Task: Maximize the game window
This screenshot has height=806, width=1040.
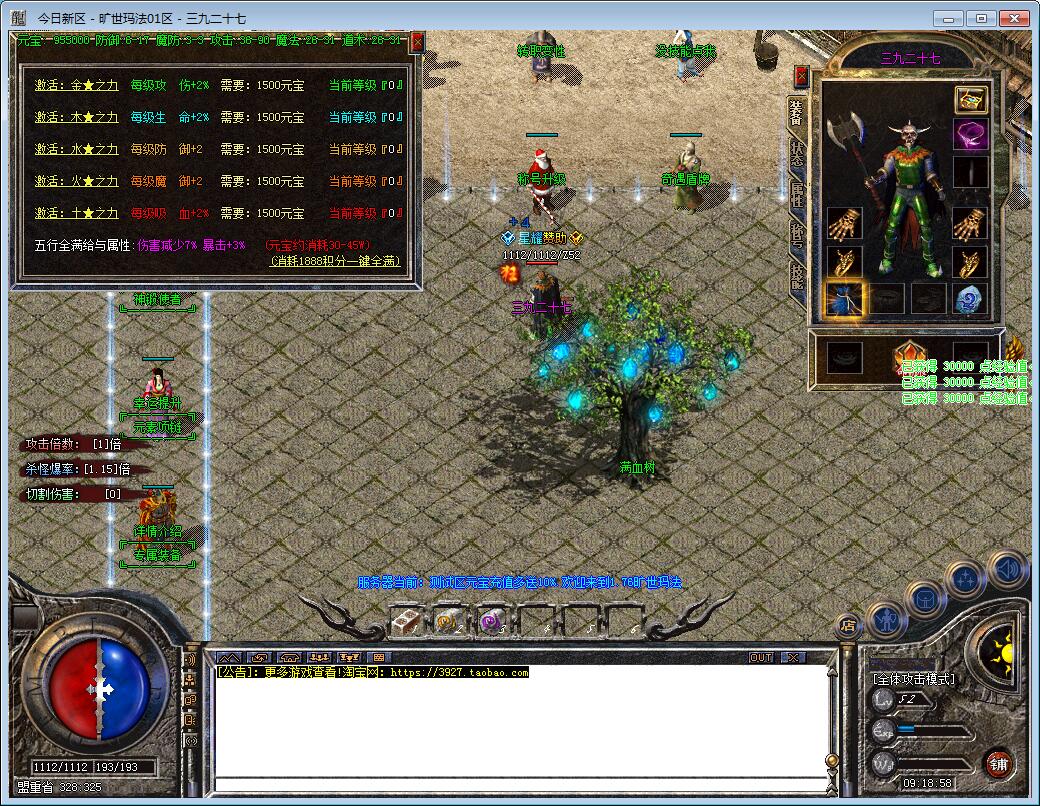Action: coord(983,18)
